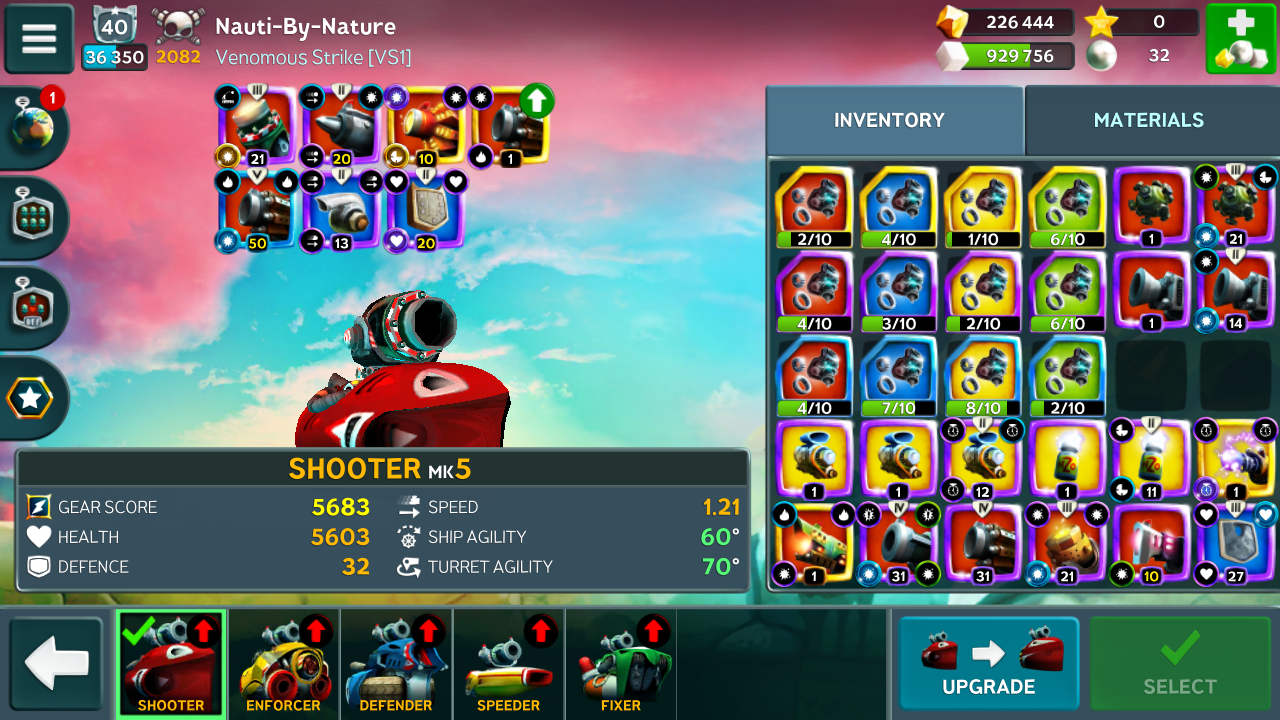Open the Inventory tab

(x=889, y=120)
